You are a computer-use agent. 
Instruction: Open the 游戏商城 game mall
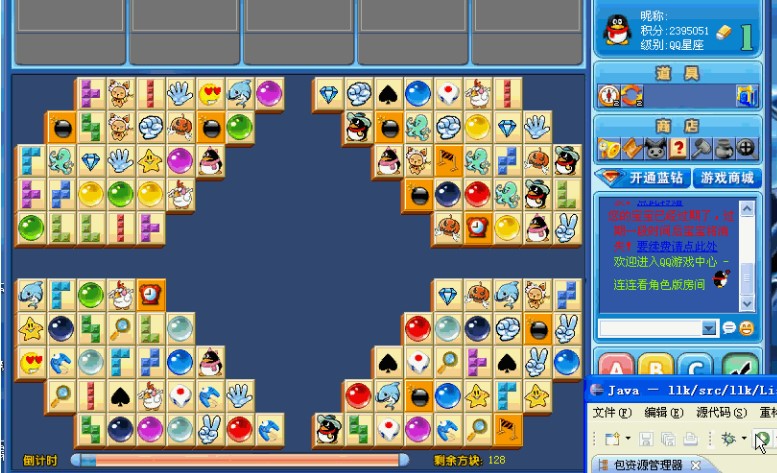(726, 178)
